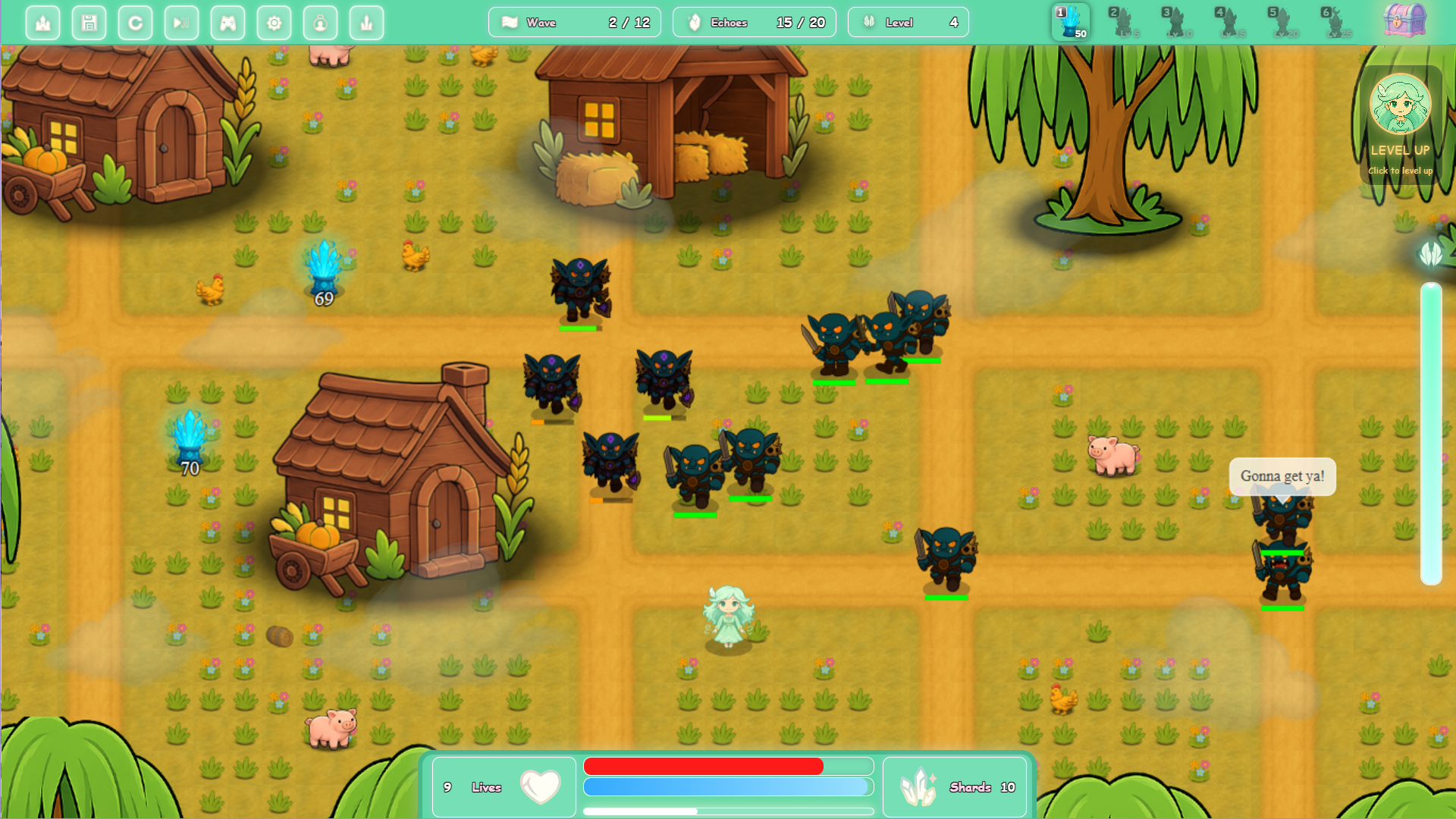Click the heart icon next to Lives
Image resolution: width=1456 pixels, height=819 pixels.
click(539, 786)
